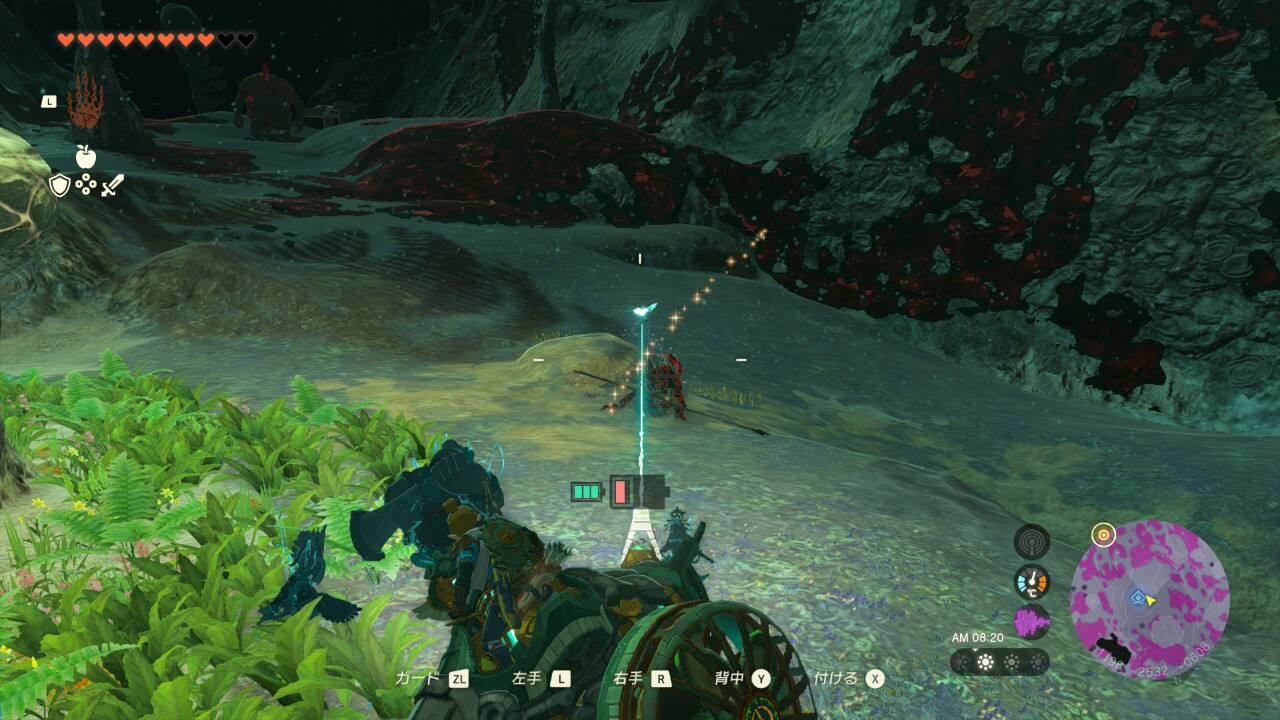Viewport: 1280px width, 720px height.
Task: Check the temperature gauge icon
Action: pyautogui.click(x=1032, y=582)
